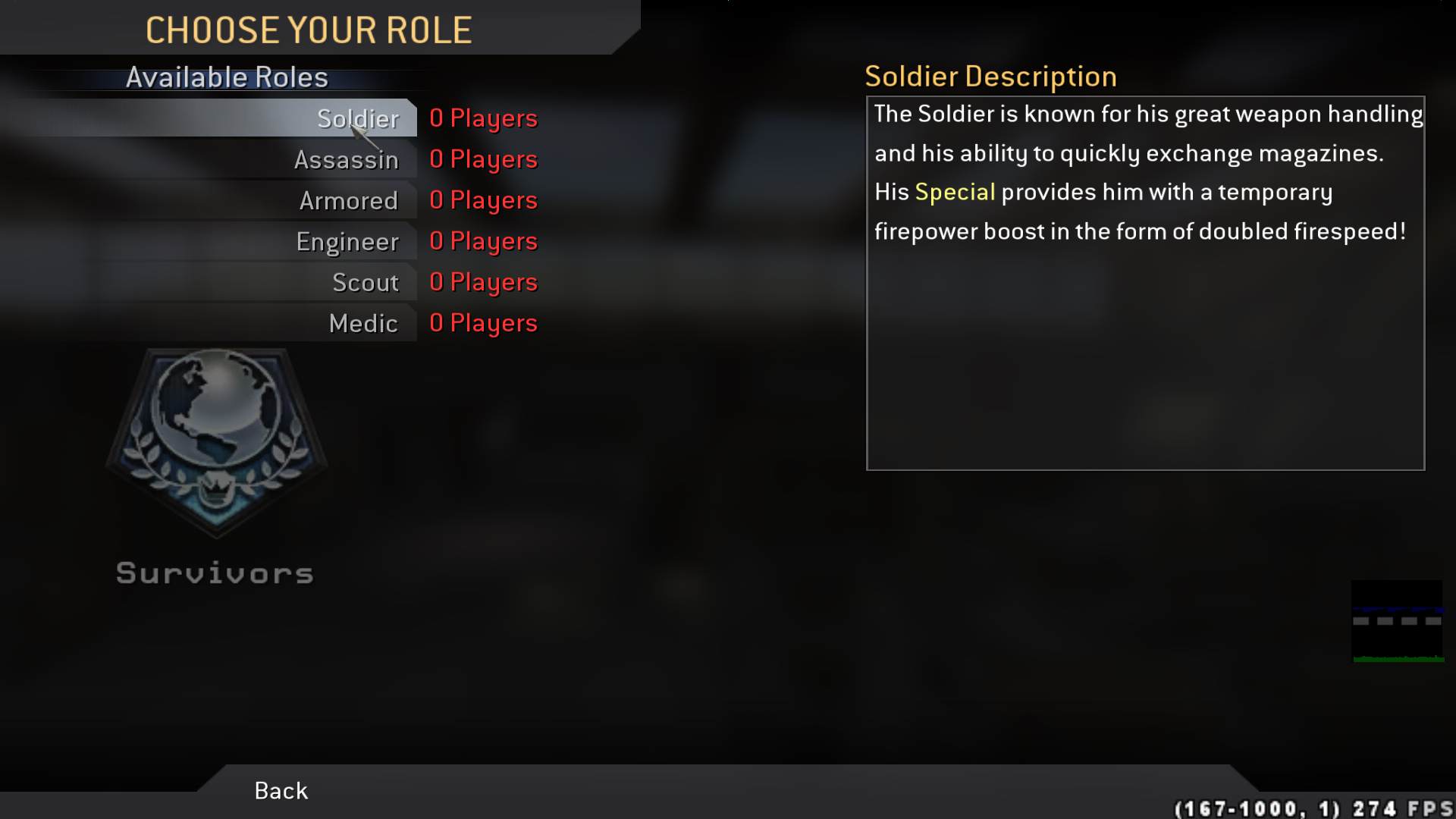Pick the Medic role
Image resolution: width=1456 pixels, height=819 pixels.
pyautogui.click(x=362, y=323)
